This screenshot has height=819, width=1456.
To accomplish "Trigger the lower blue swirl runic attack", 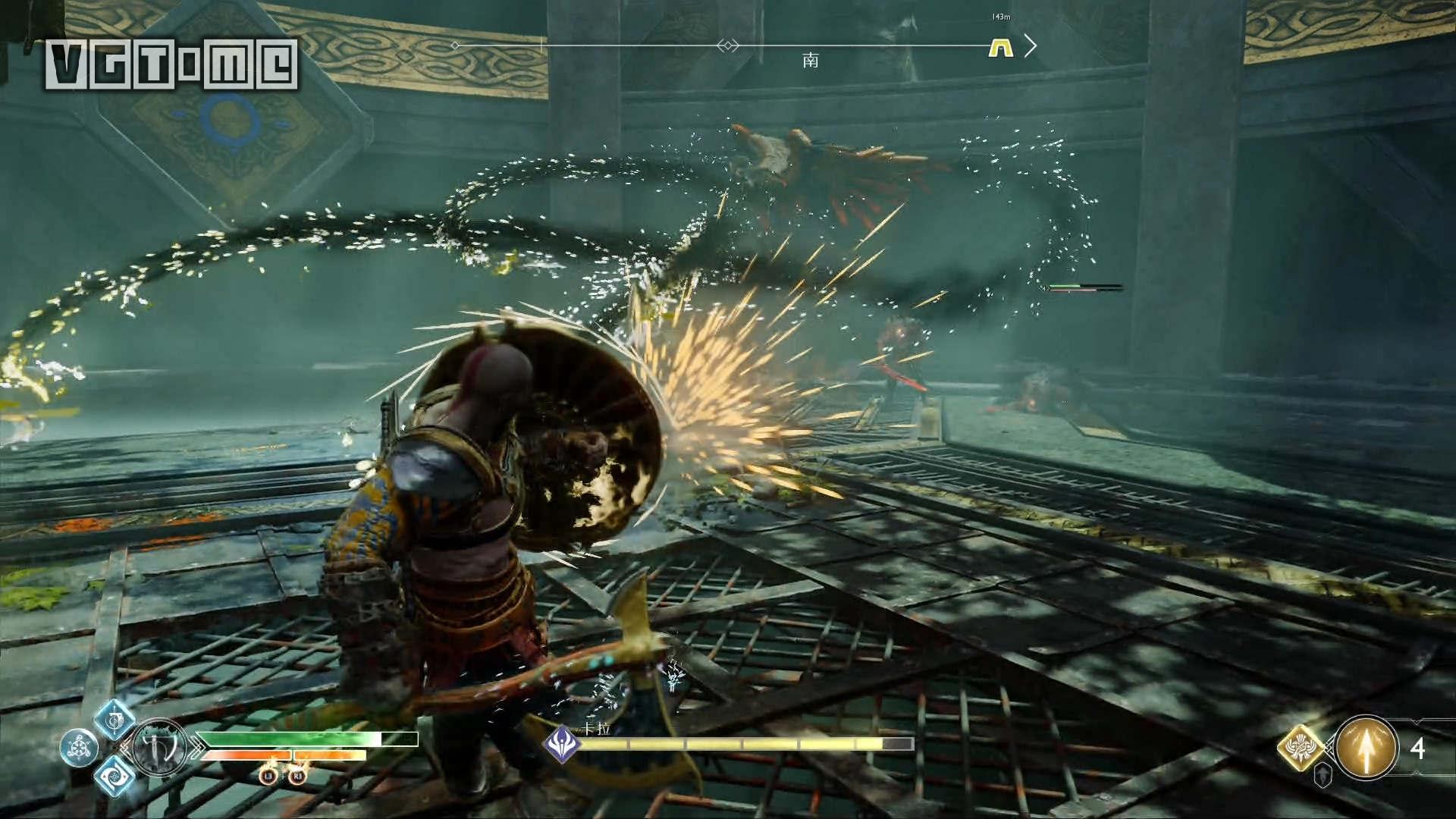I will 115,775.
